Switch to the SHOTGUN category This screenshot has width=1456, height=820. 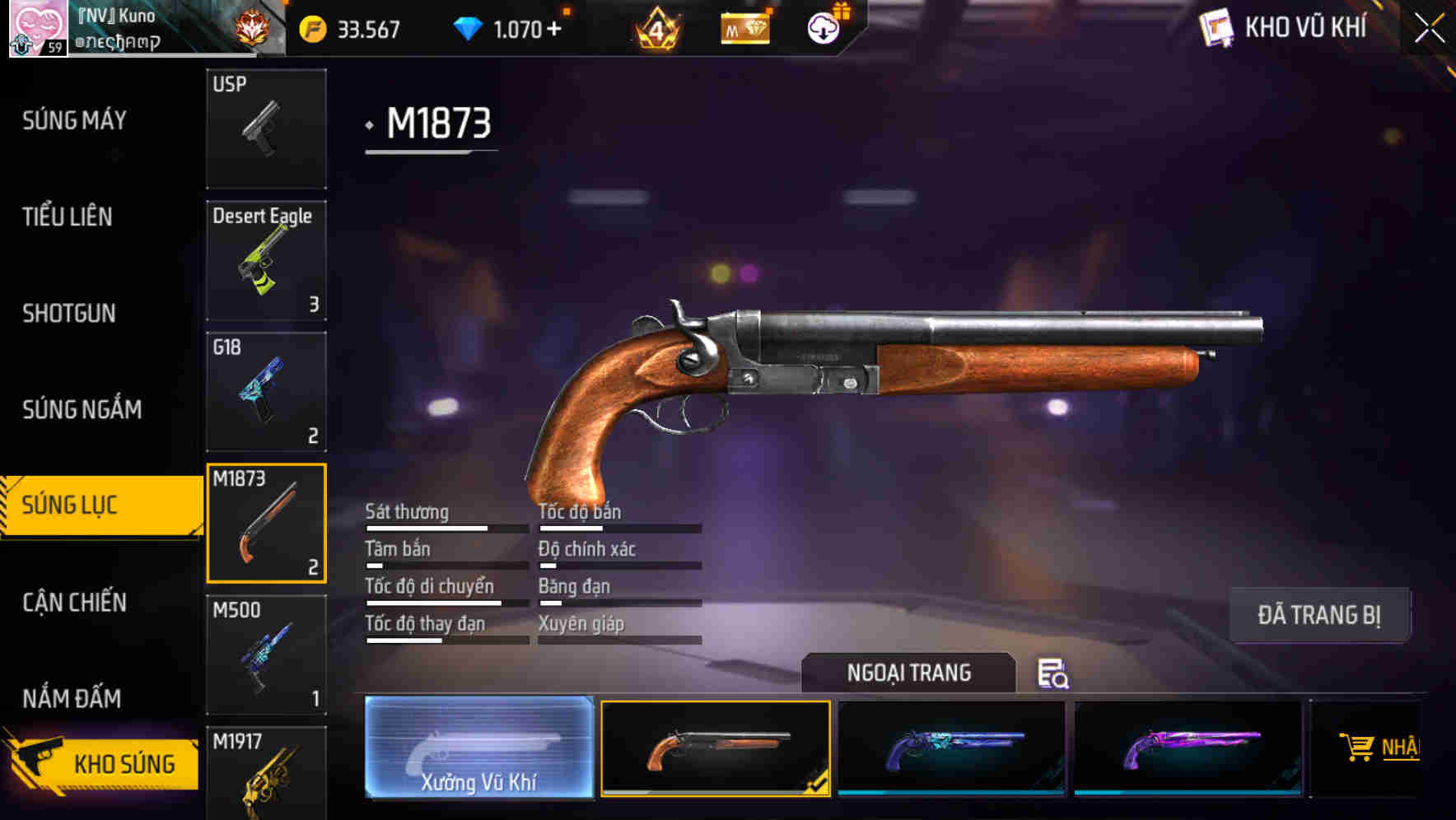[x=69, y=314]
